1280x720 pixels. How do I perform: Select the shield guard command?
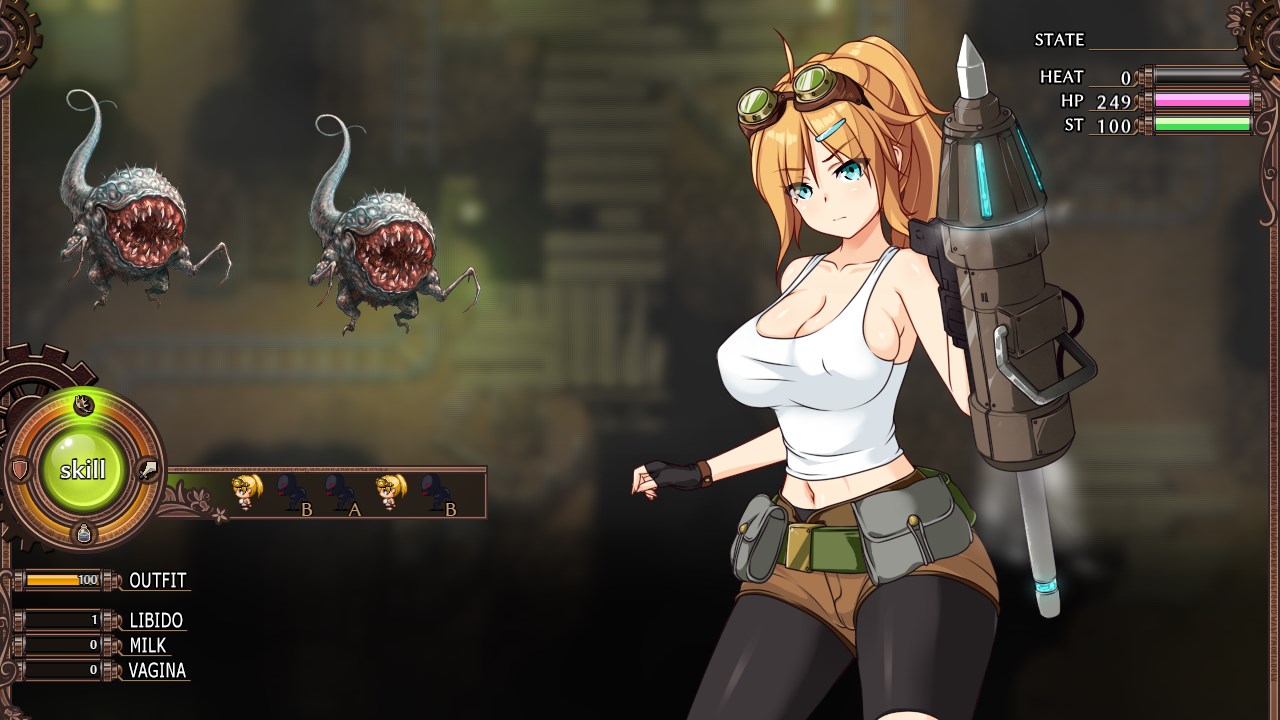18,470
